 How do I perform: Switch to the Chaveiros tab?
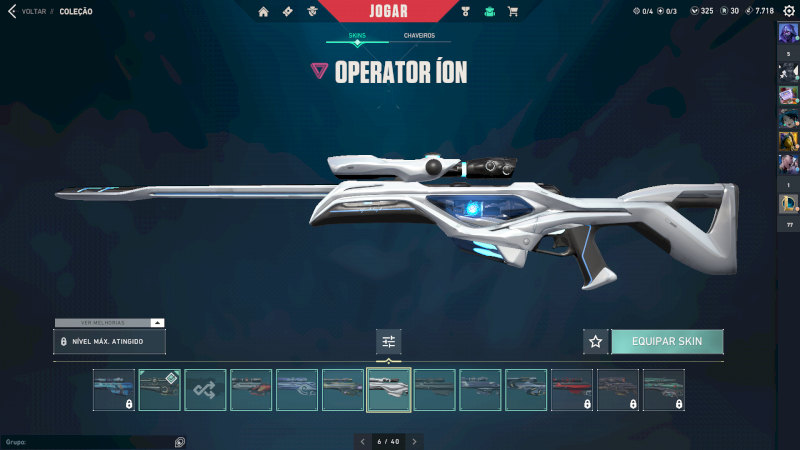(419, 36)
